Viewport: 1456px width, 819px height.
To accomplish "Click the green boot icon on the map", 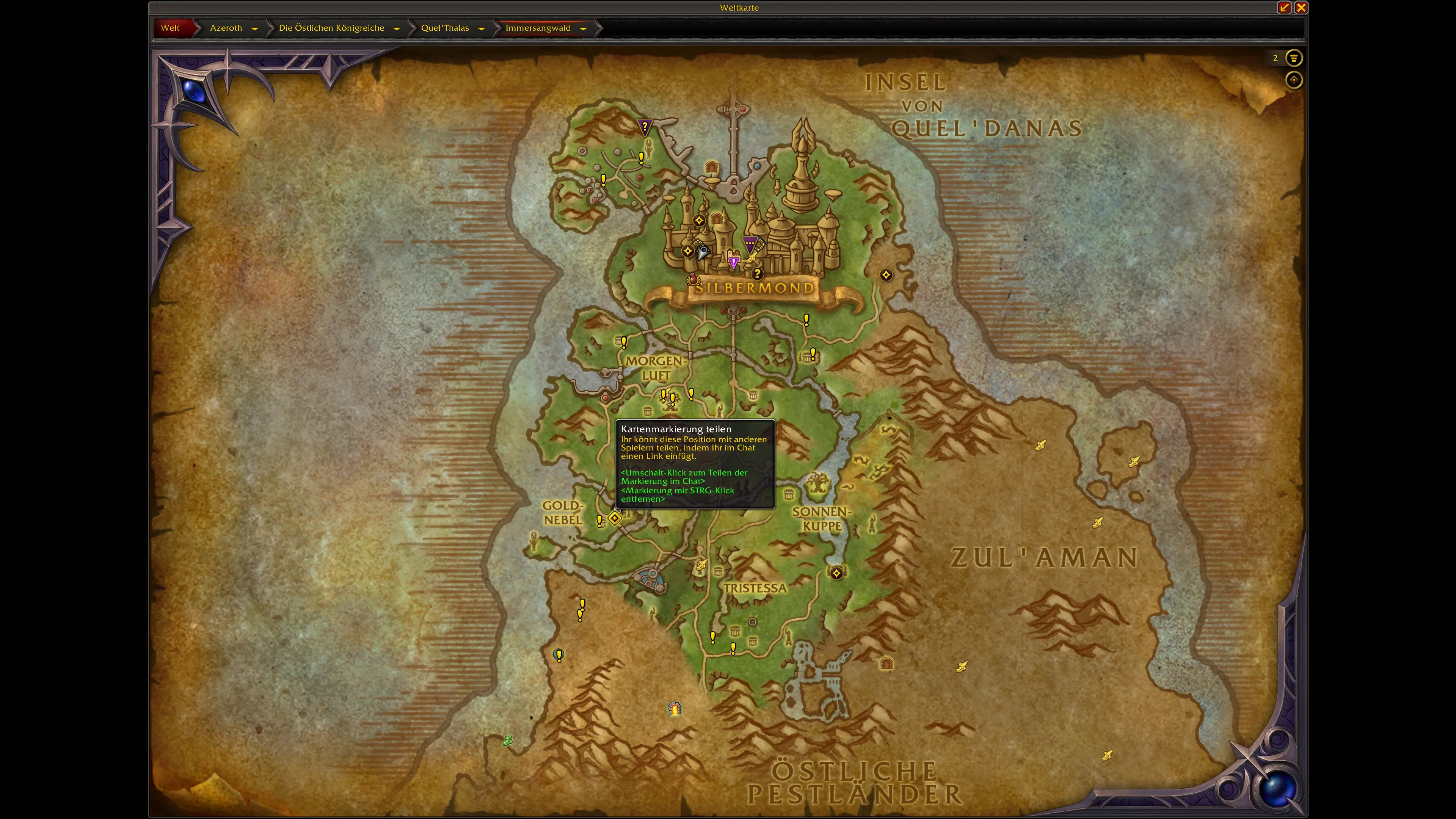I will click(x=508, y=741).
